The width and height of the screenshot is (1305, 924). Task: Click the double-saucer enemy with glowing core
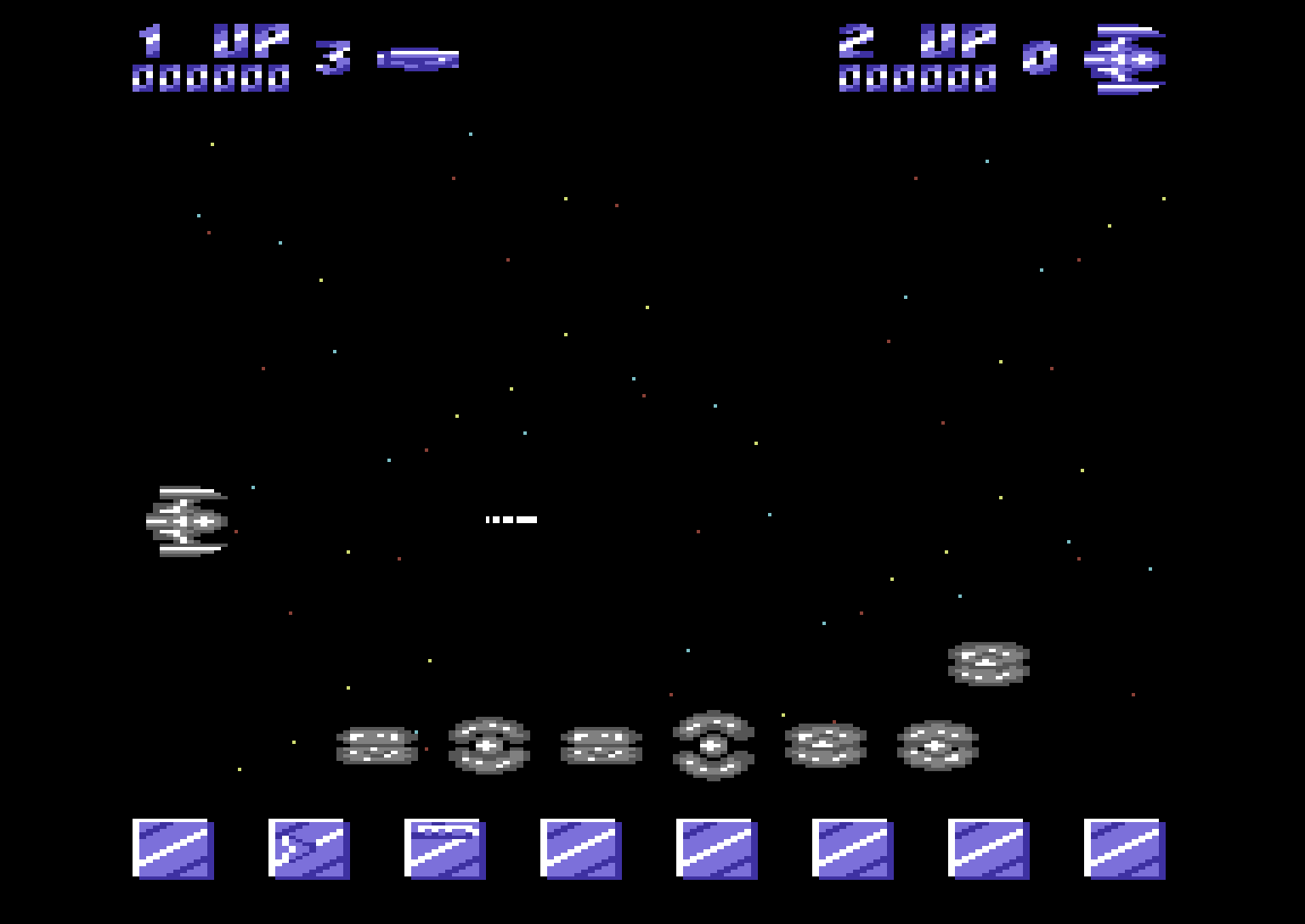[714, 747]
